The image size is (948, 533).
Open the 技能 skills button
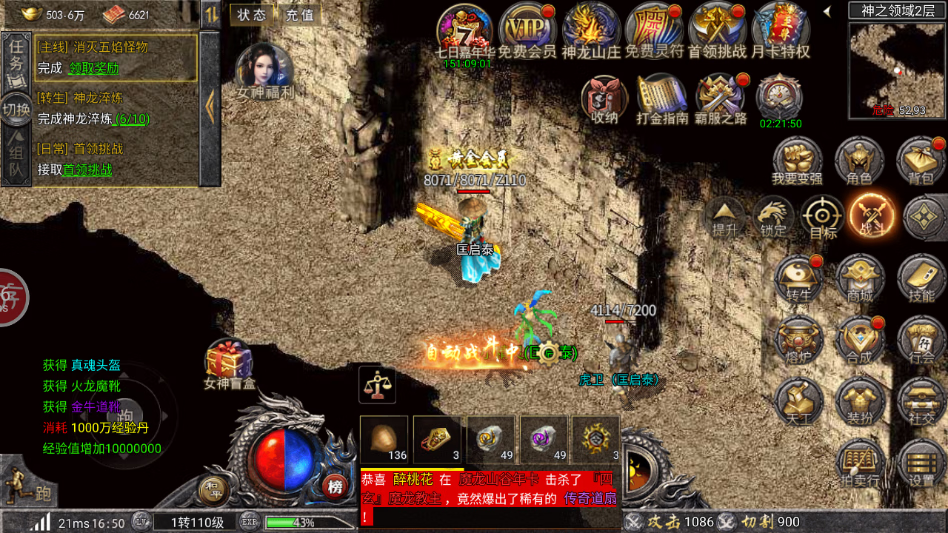[921, 277]
